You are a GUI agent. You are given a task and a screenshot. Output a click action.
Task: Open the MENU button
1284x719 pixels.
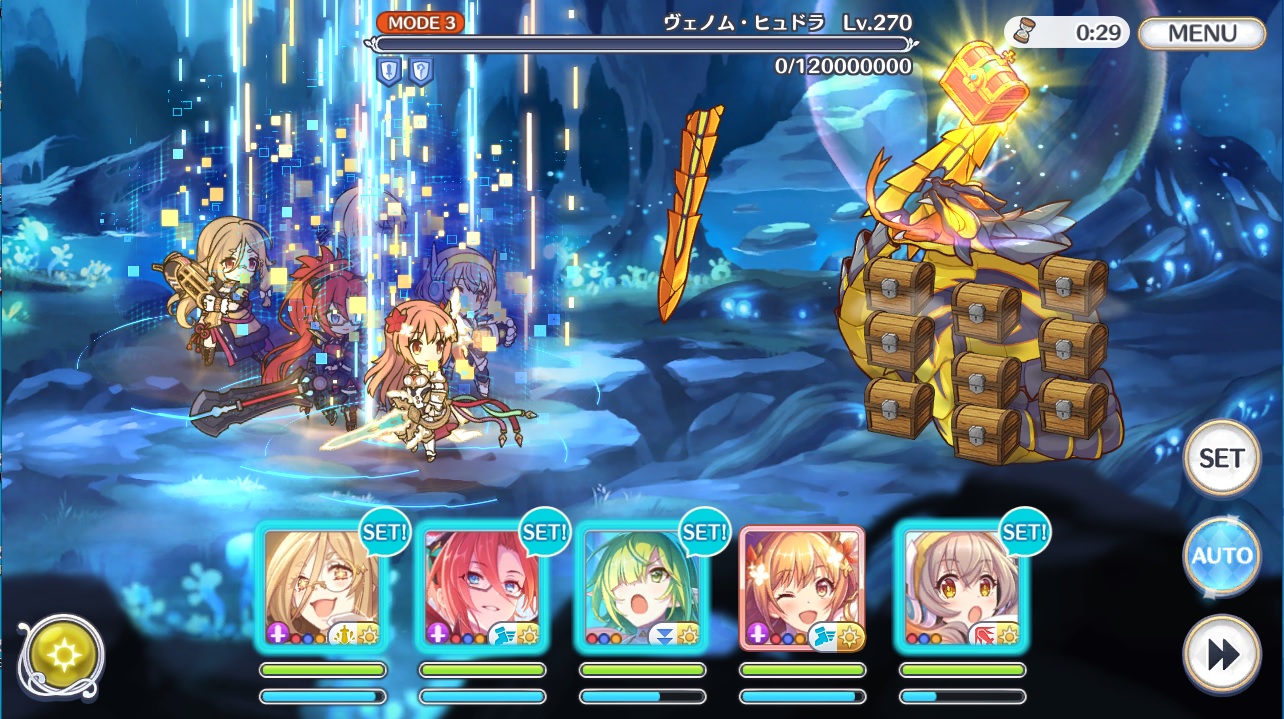[x=1202, y=33]
